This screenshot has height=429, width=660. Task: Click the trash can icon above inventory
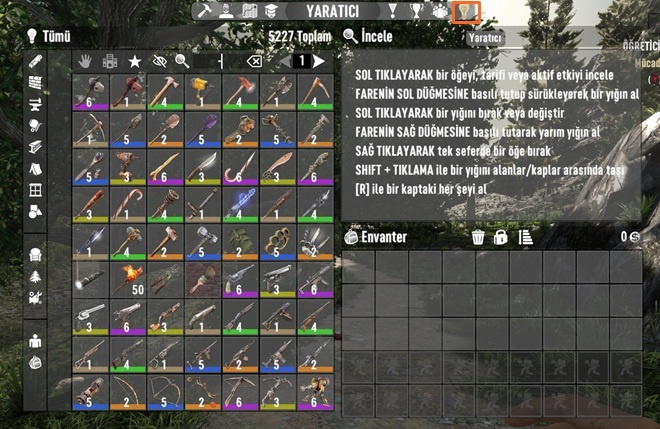(478, 237)
